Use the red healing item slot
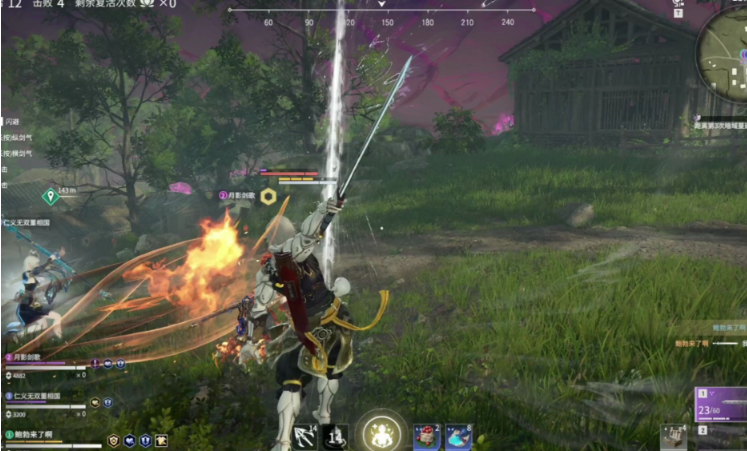This screenshot has height=451, width=747. point(426,436)
